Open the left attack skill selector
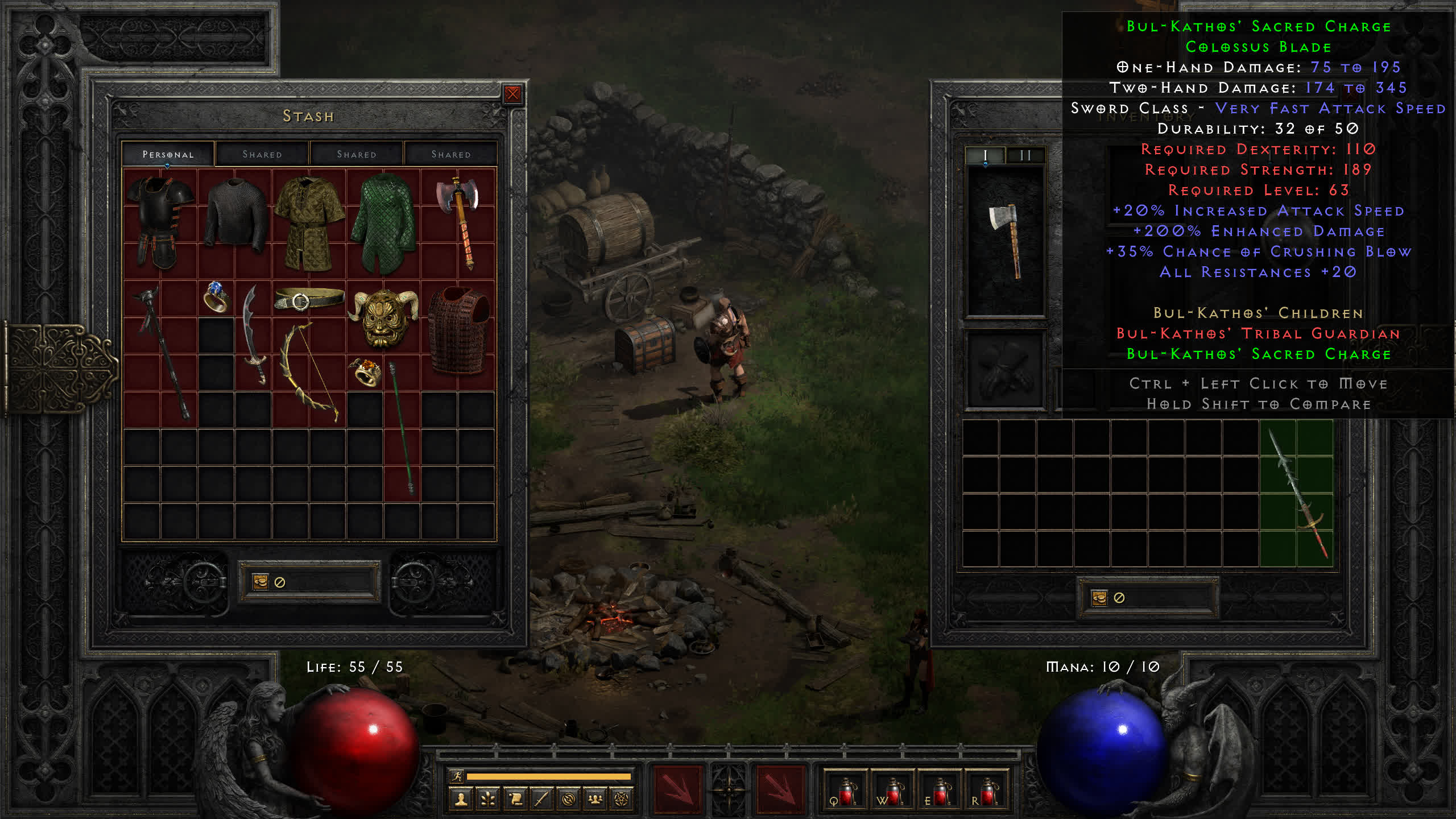 coord(677,789)
